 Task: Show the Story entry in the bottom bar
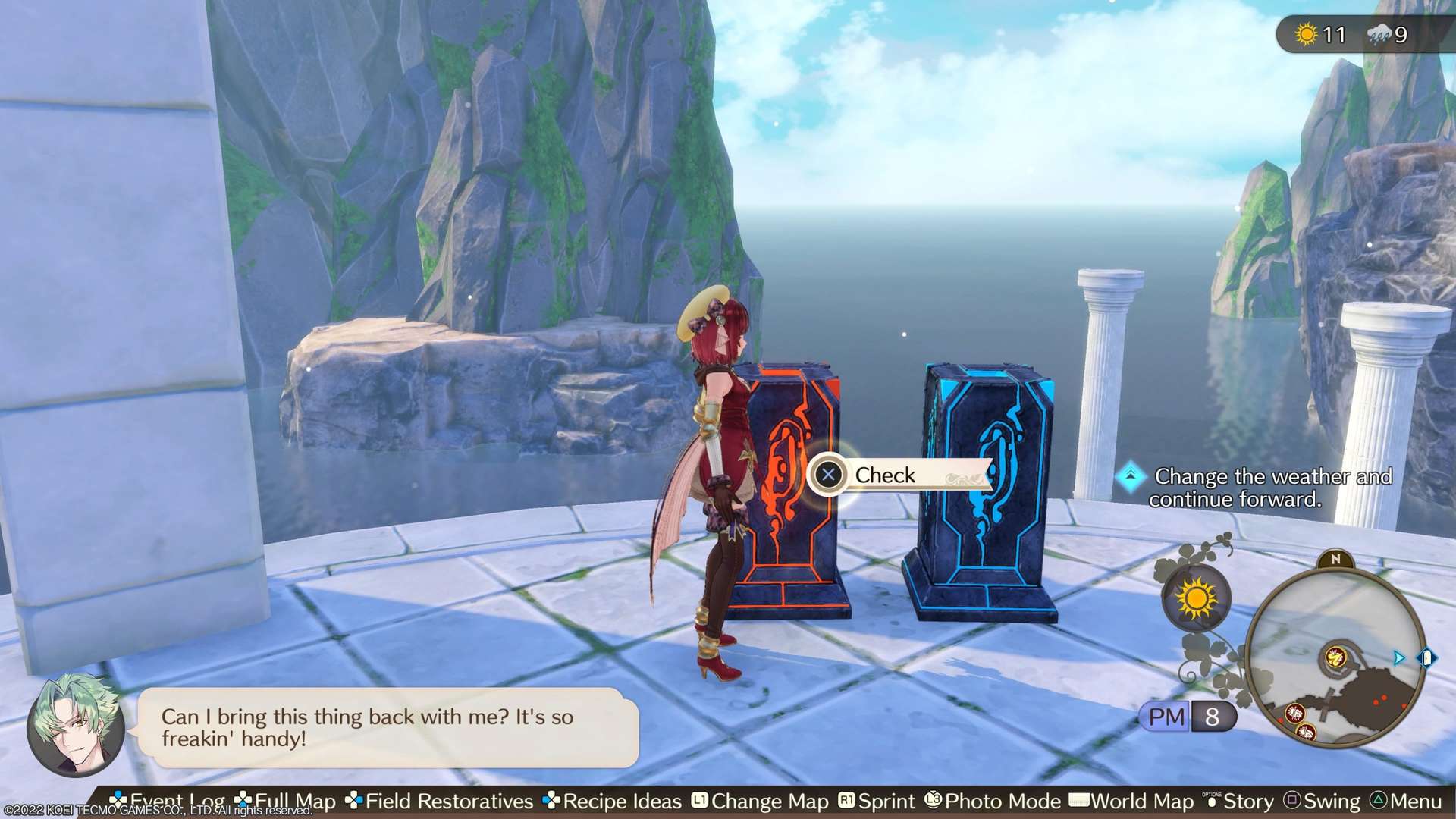click(1239, 802)
